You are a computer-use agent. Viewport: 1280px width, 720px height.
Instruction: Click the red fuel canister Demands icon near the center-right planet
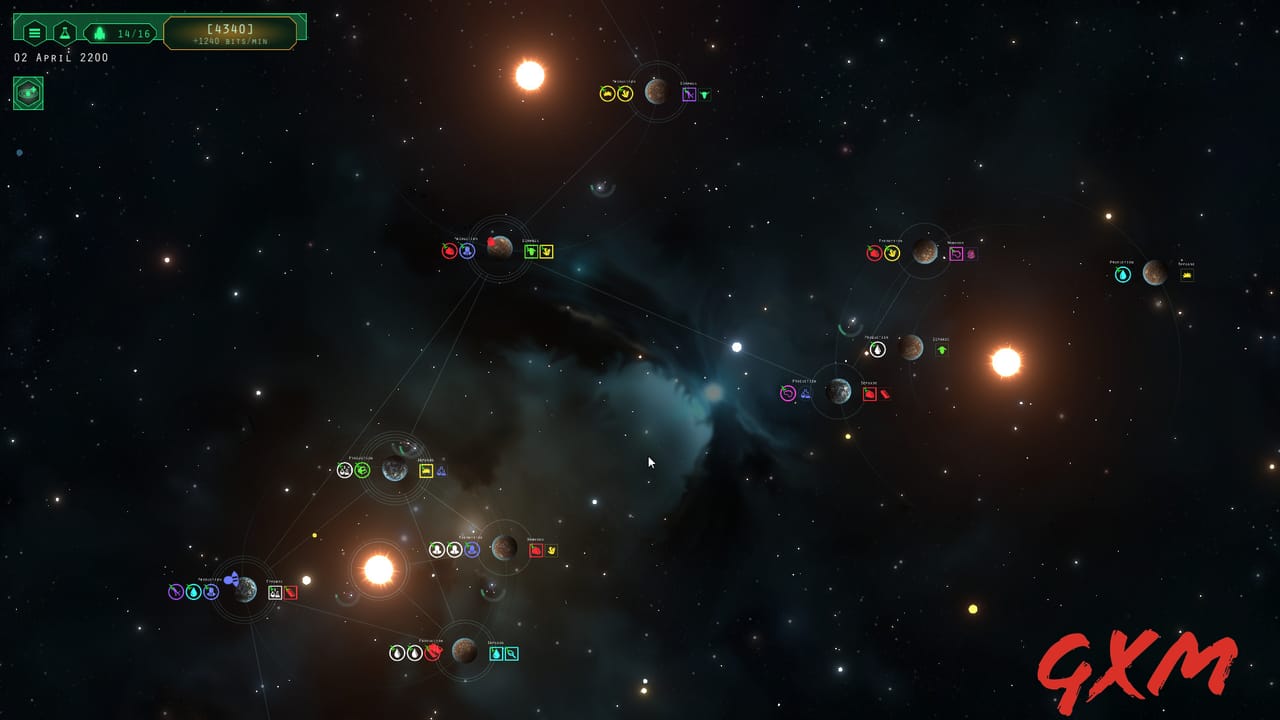pyautogui.click(x=884, y=393)
